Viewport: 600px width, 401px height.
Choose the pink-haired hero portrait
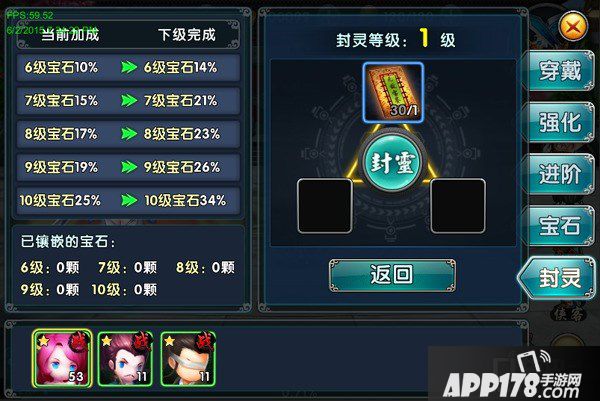(x=62, y=357)
